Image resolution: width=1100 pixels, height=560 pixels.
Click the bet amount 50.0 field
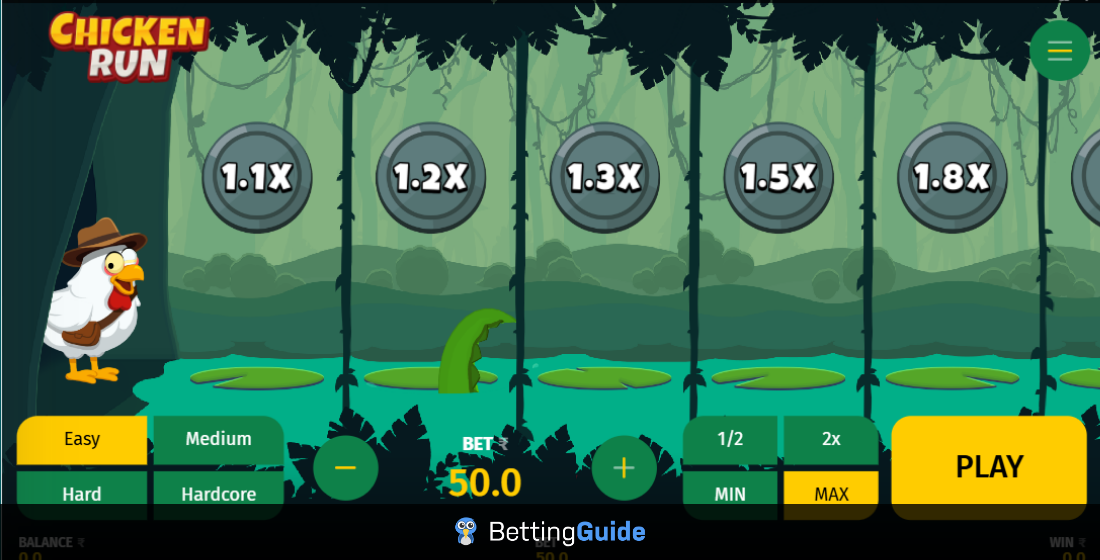coord(485,483)
